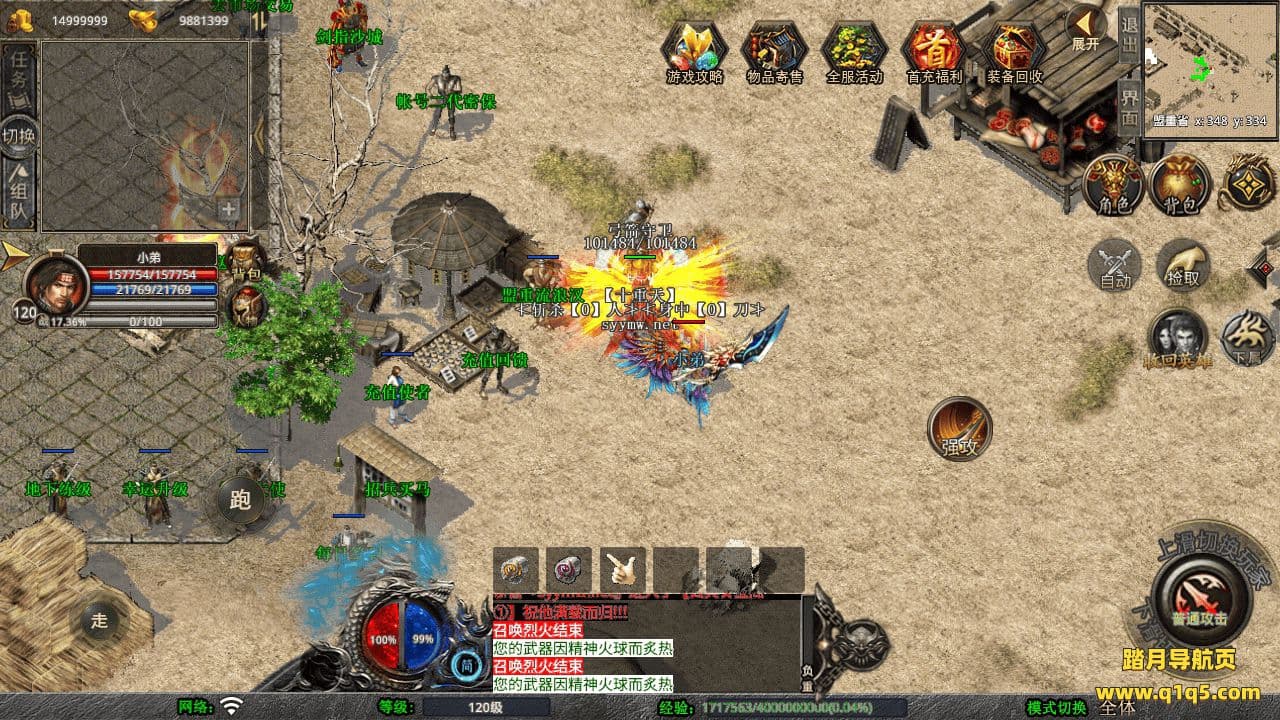Click the 退出 exit tab

(x=1129, y=35)
